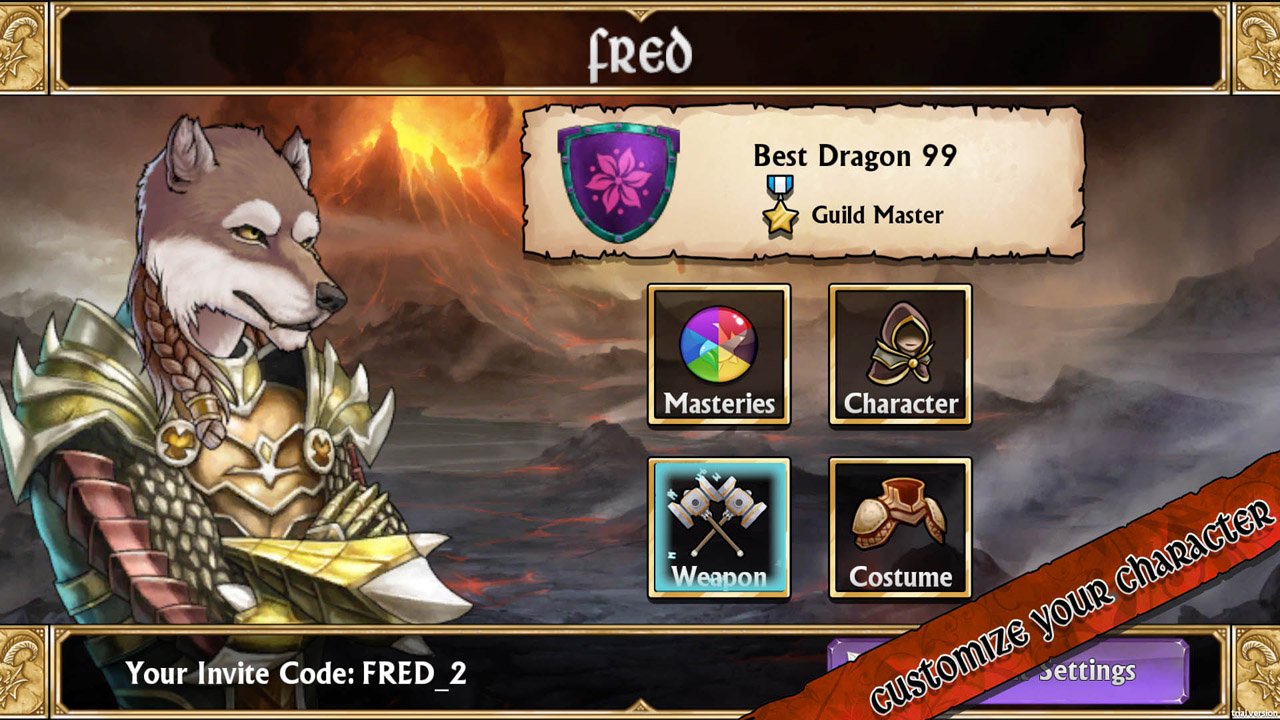Click the bottom-left corner ornament
Viewport: 1280px width, 720px height.
tap(24, 672)
